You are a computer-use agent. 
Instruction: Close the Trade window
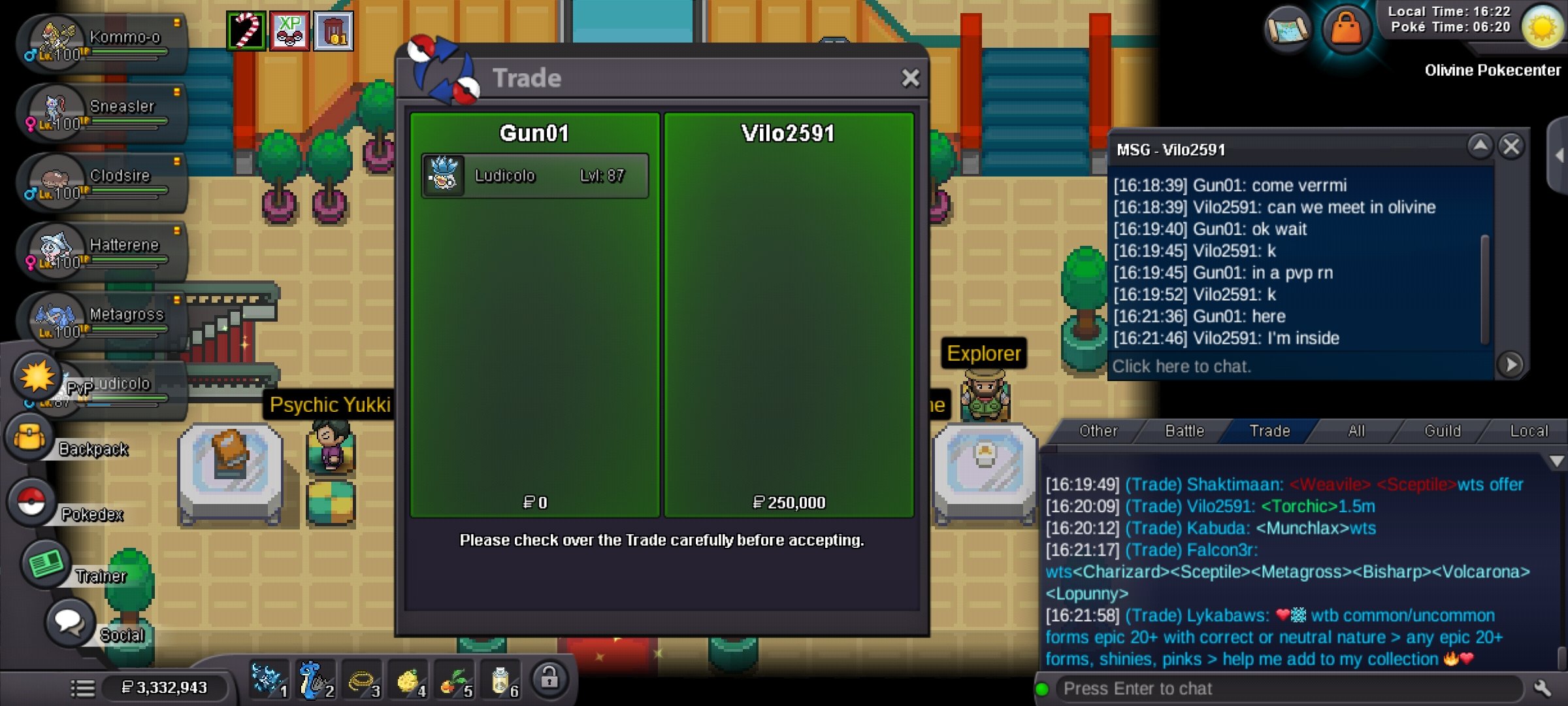click(910, 78)
